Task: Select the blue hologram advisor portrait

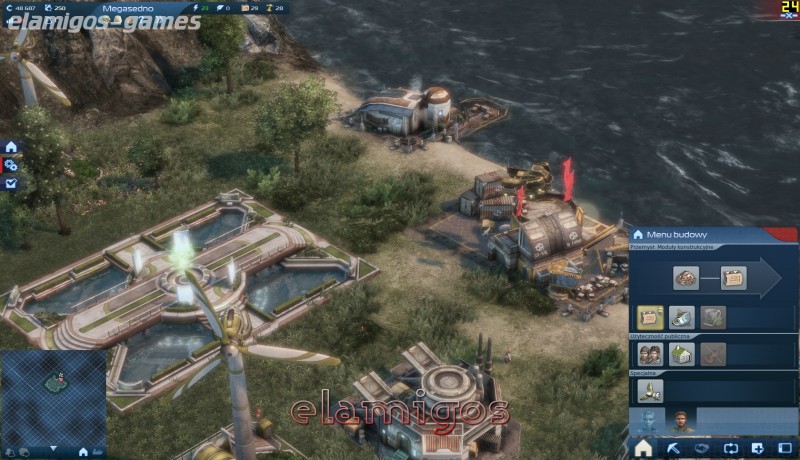Action: point(649,420)
